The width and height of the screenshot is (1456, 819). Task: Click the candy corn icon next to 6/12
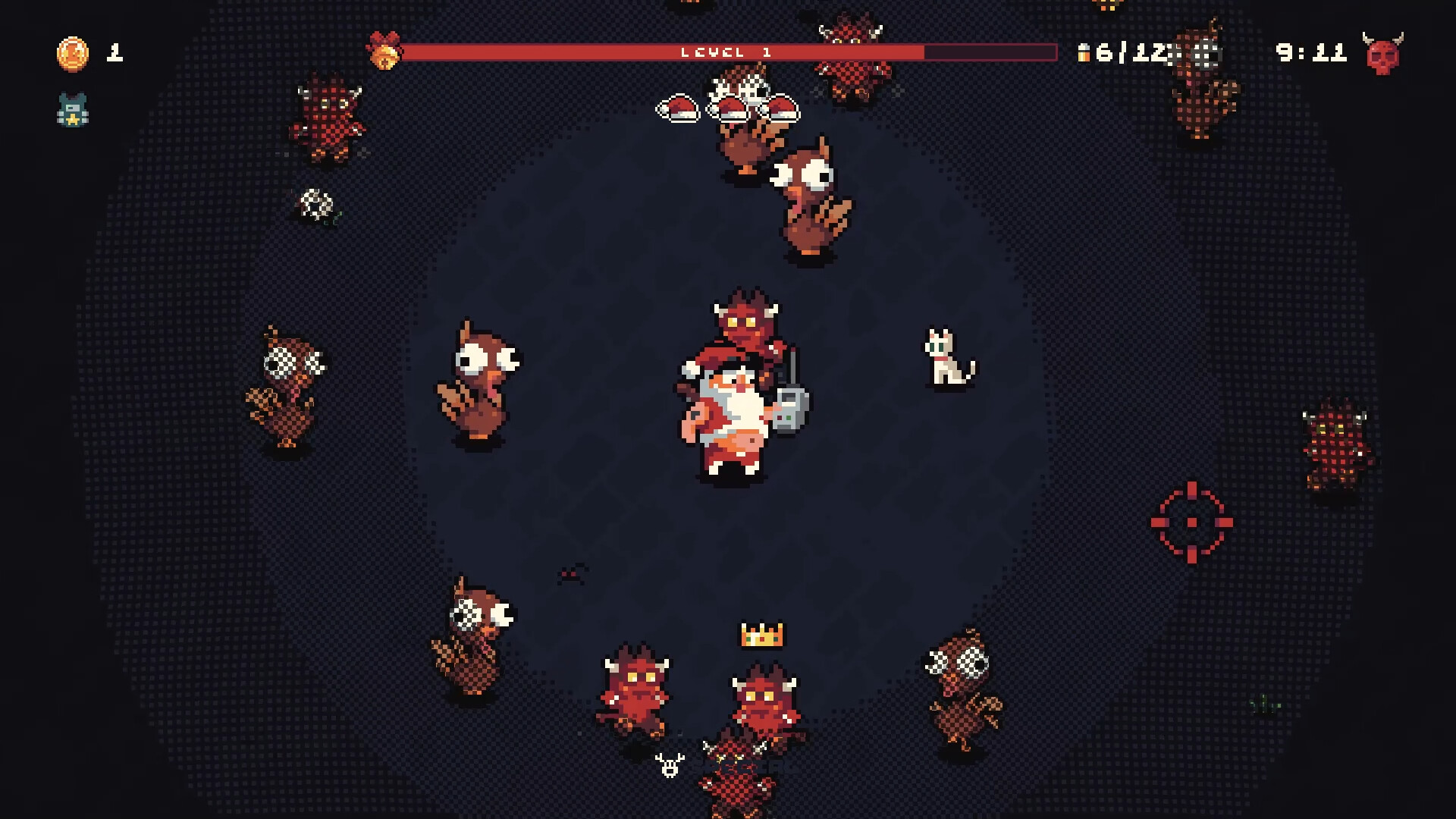1084,53
